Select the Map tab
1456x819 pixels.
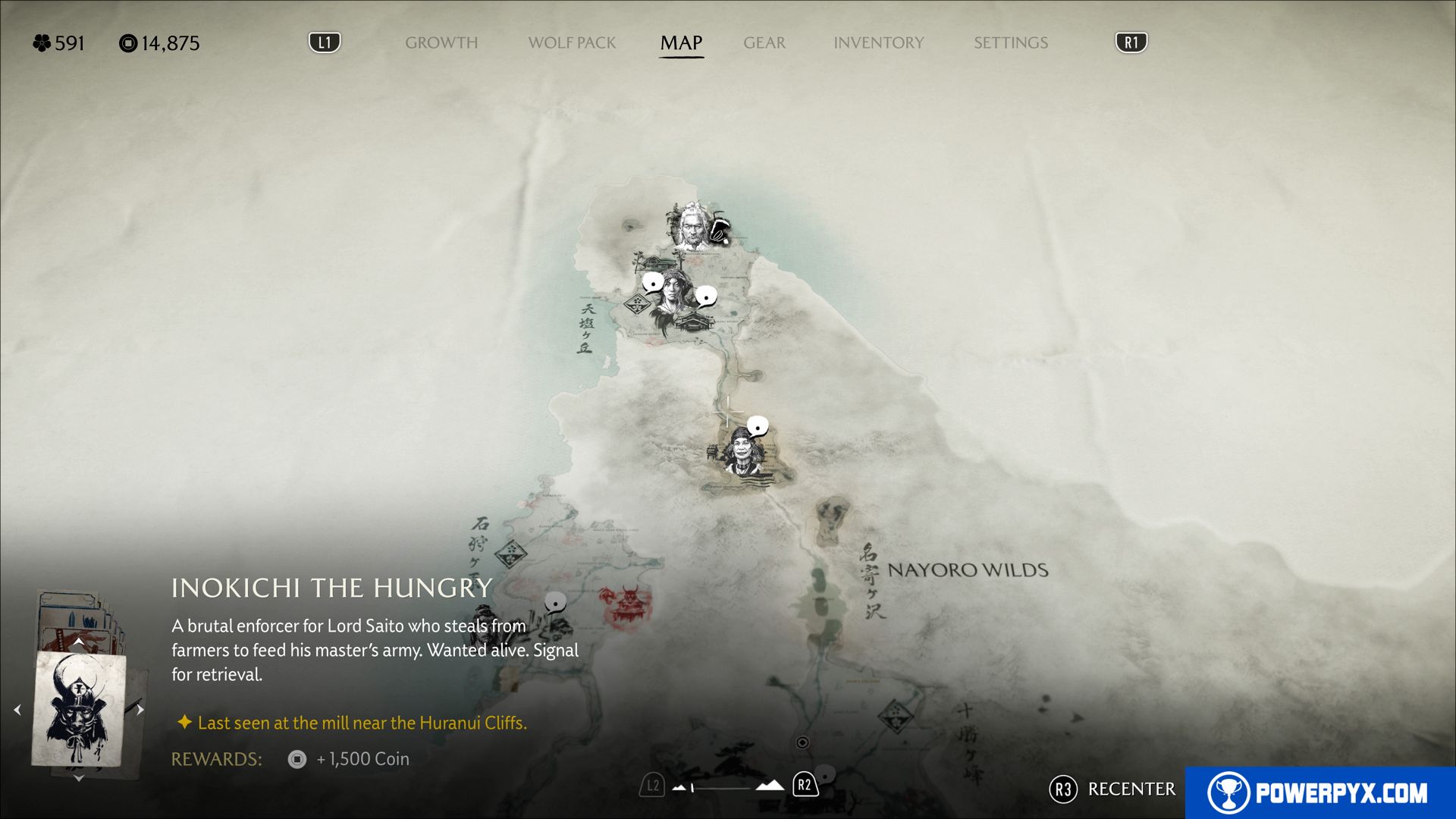[681, 43]
